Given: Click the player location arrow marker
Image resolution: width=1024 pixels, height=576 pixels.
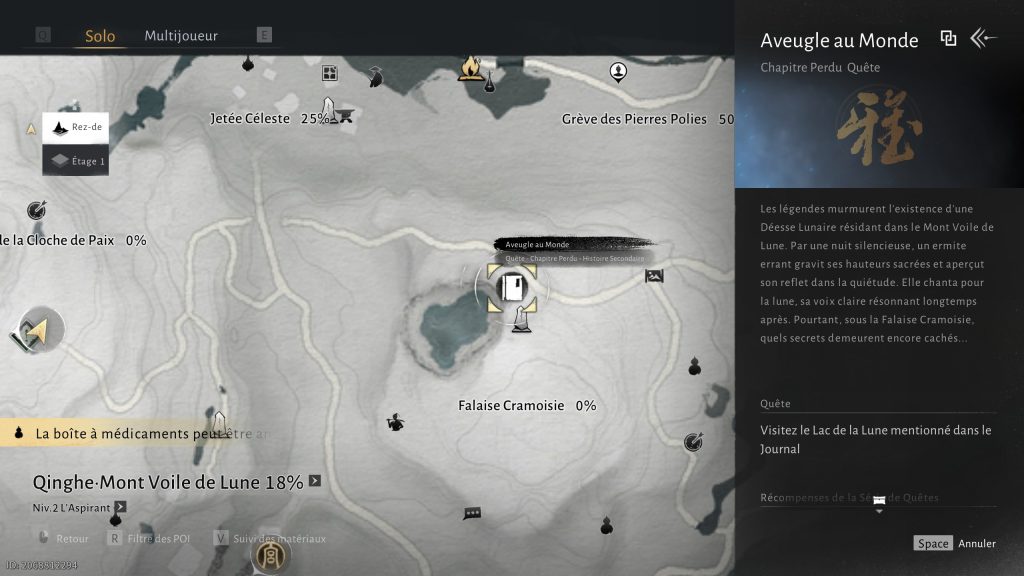Looking at the screenshot, I should (38, 331).
